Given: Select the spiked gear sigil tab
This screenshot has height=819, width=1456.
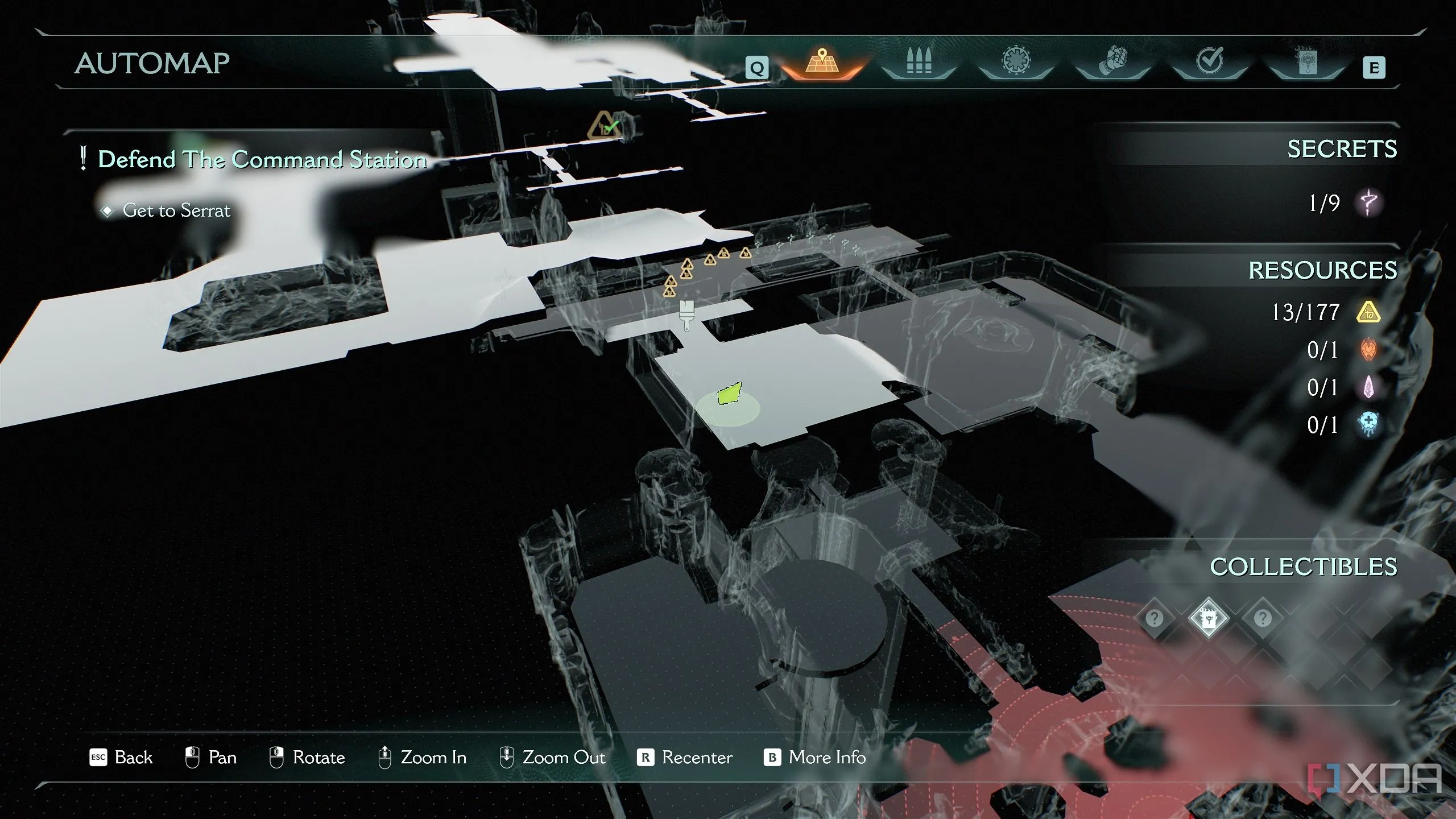Looking at the screenshot, I should pyautogui.click(x=1016, y=61).
